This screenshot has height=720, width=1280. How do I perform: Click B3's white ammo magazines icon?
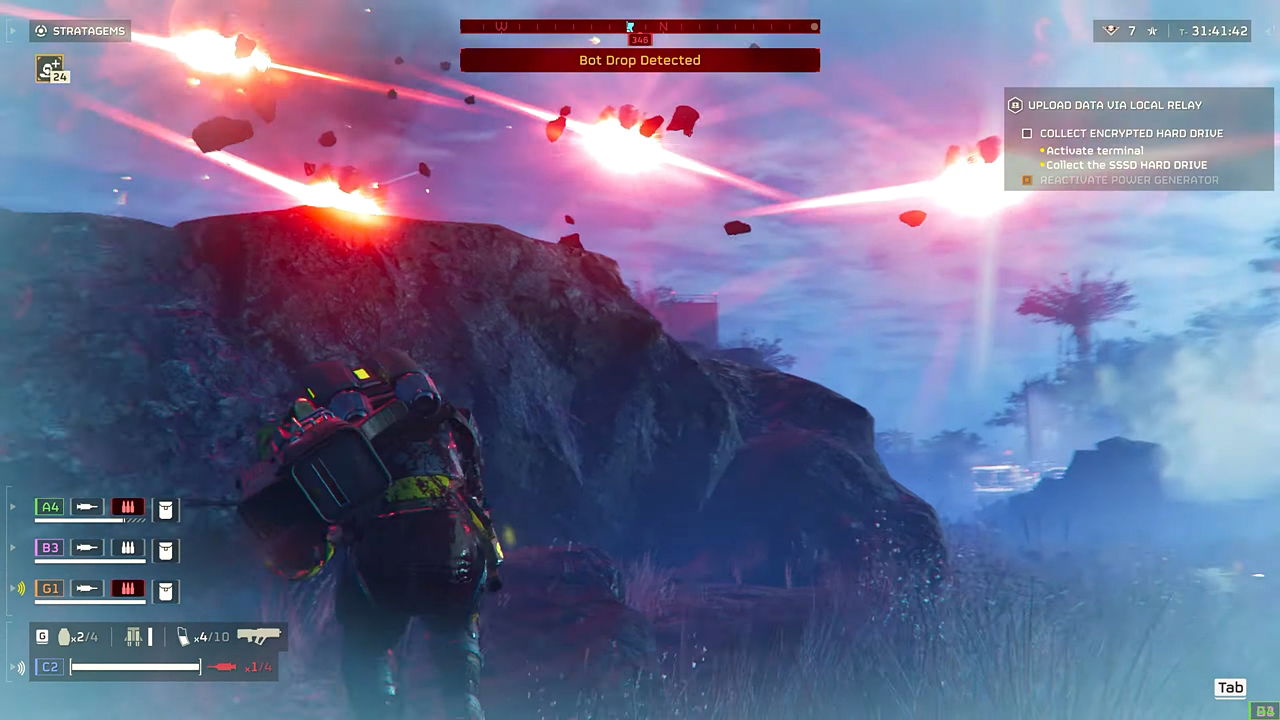pos(127,548)
